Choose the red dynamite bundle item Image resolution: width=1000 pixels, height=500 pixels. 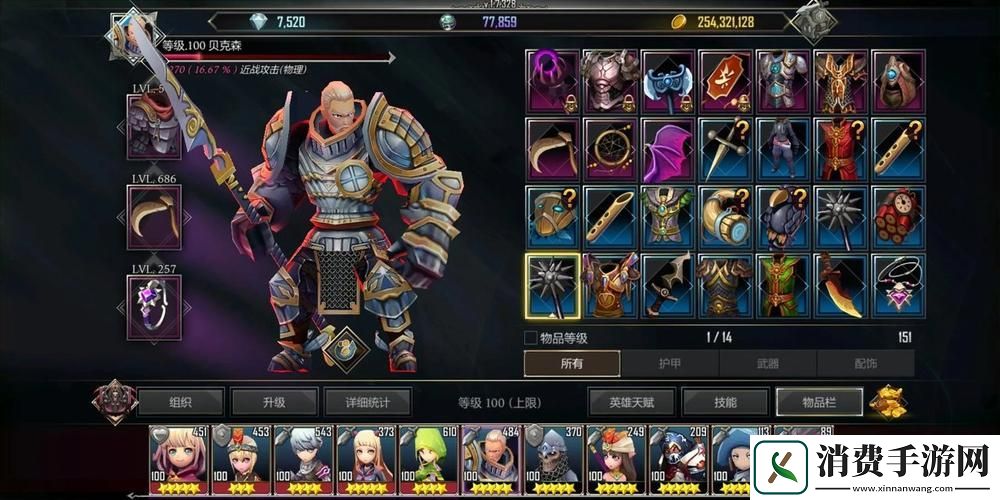click(898, 217)
